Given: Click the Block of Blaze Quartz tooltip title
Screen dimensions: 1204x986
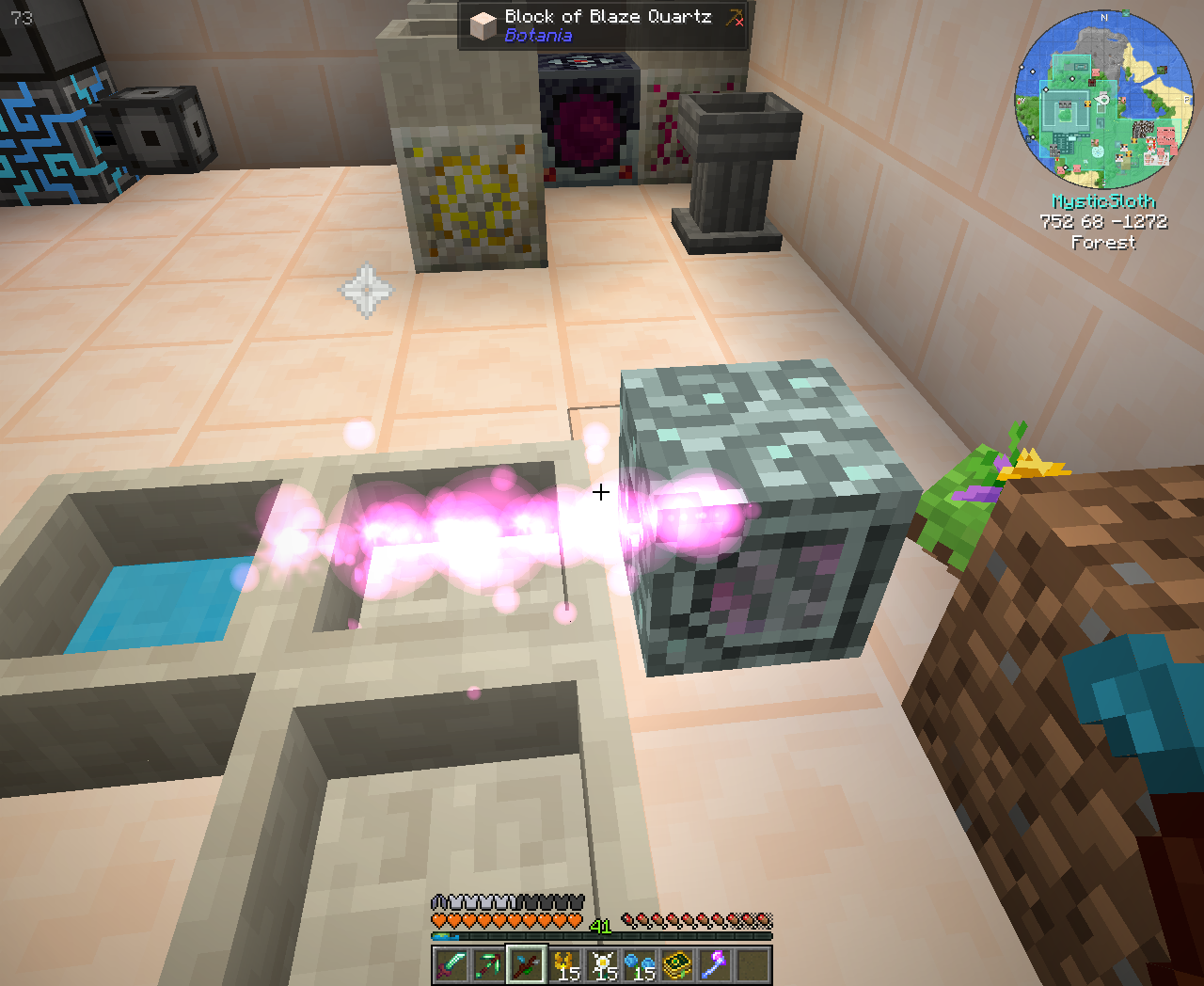Looking at the screenshot, I should (607, 16).
